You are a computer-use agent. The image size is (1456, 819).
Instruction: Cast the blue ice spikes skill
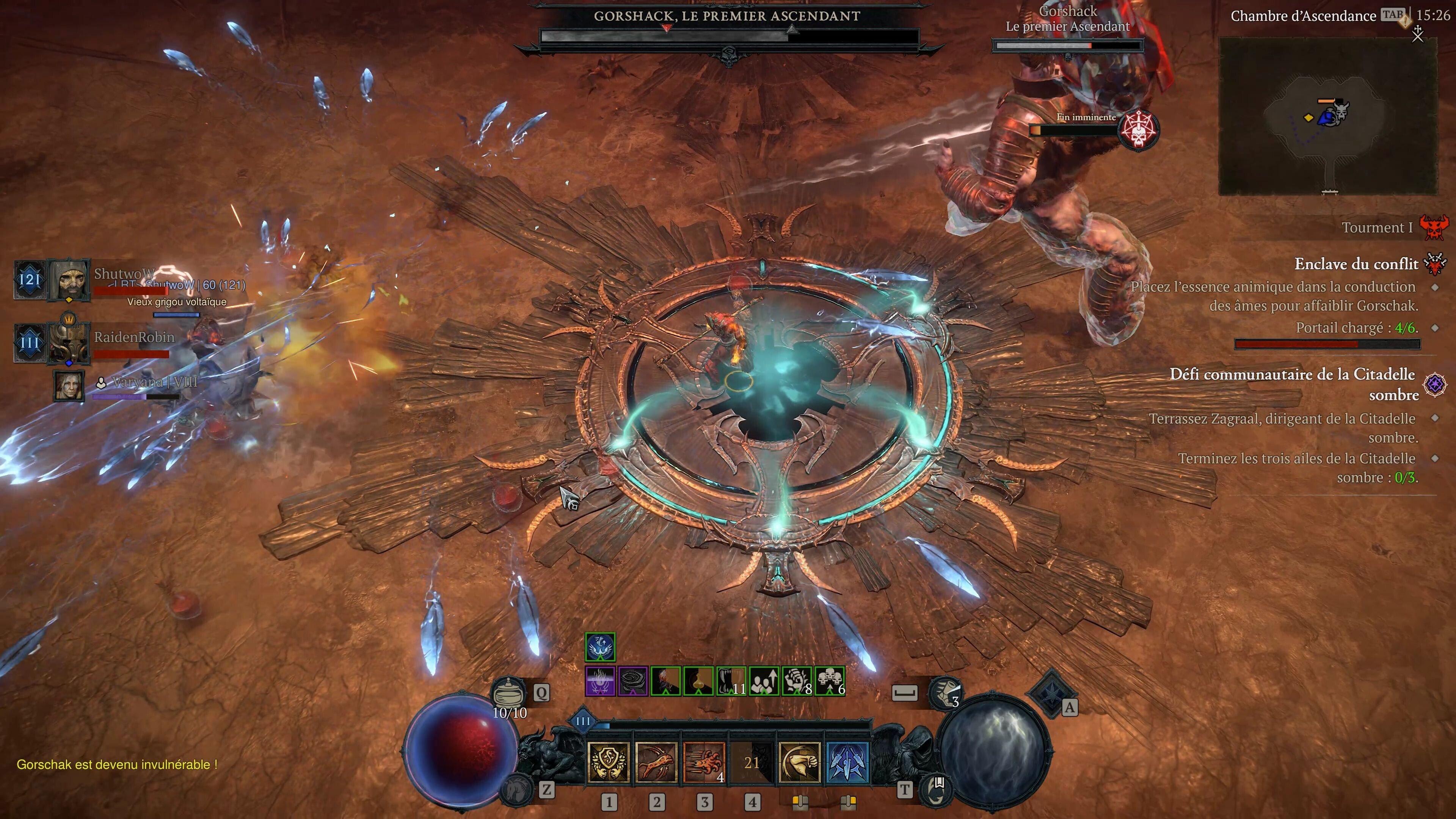pos(847,763)
